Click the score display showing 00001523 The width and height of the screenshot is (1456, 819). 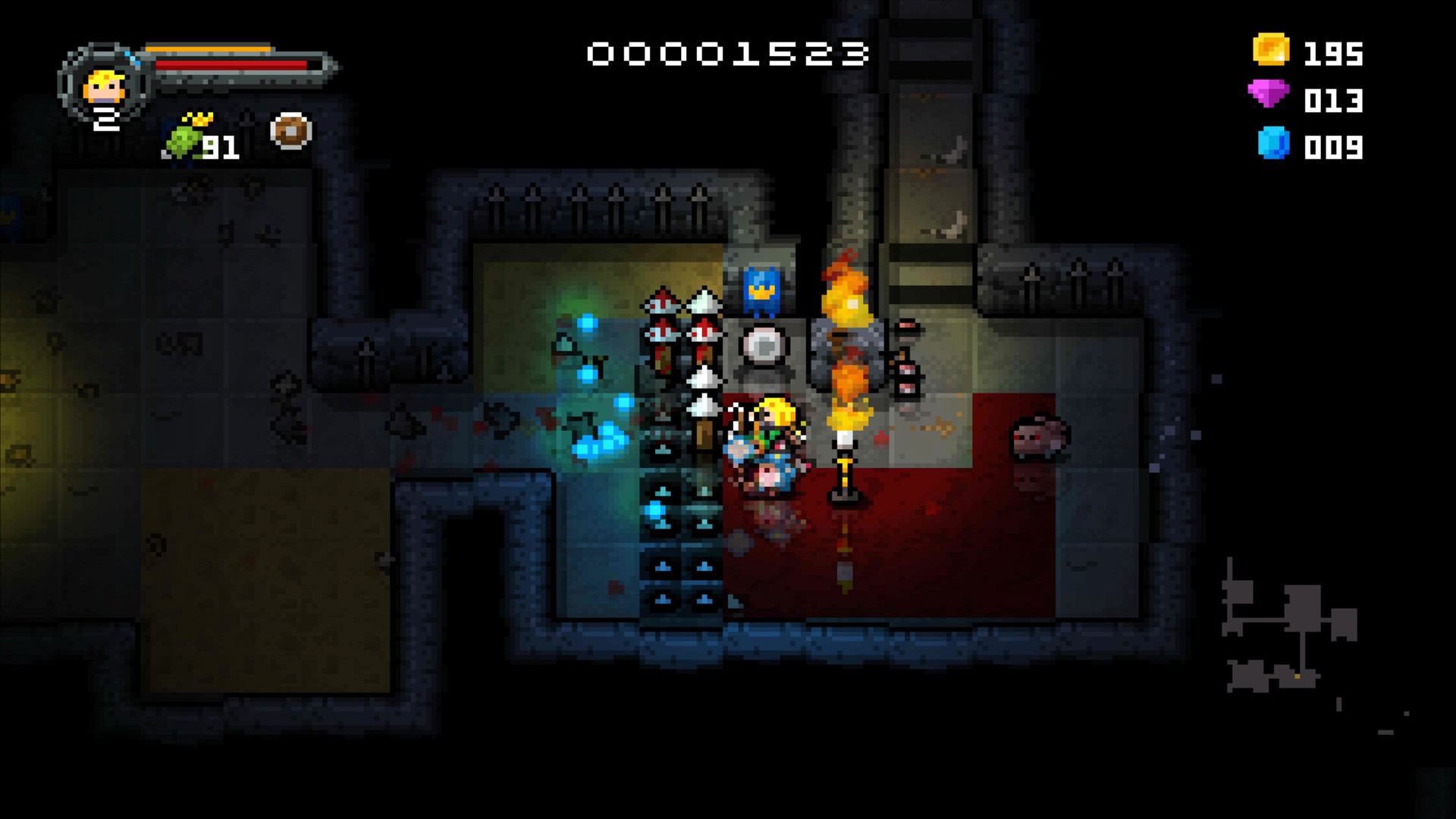pyautogui.click(x=728, y=55)
